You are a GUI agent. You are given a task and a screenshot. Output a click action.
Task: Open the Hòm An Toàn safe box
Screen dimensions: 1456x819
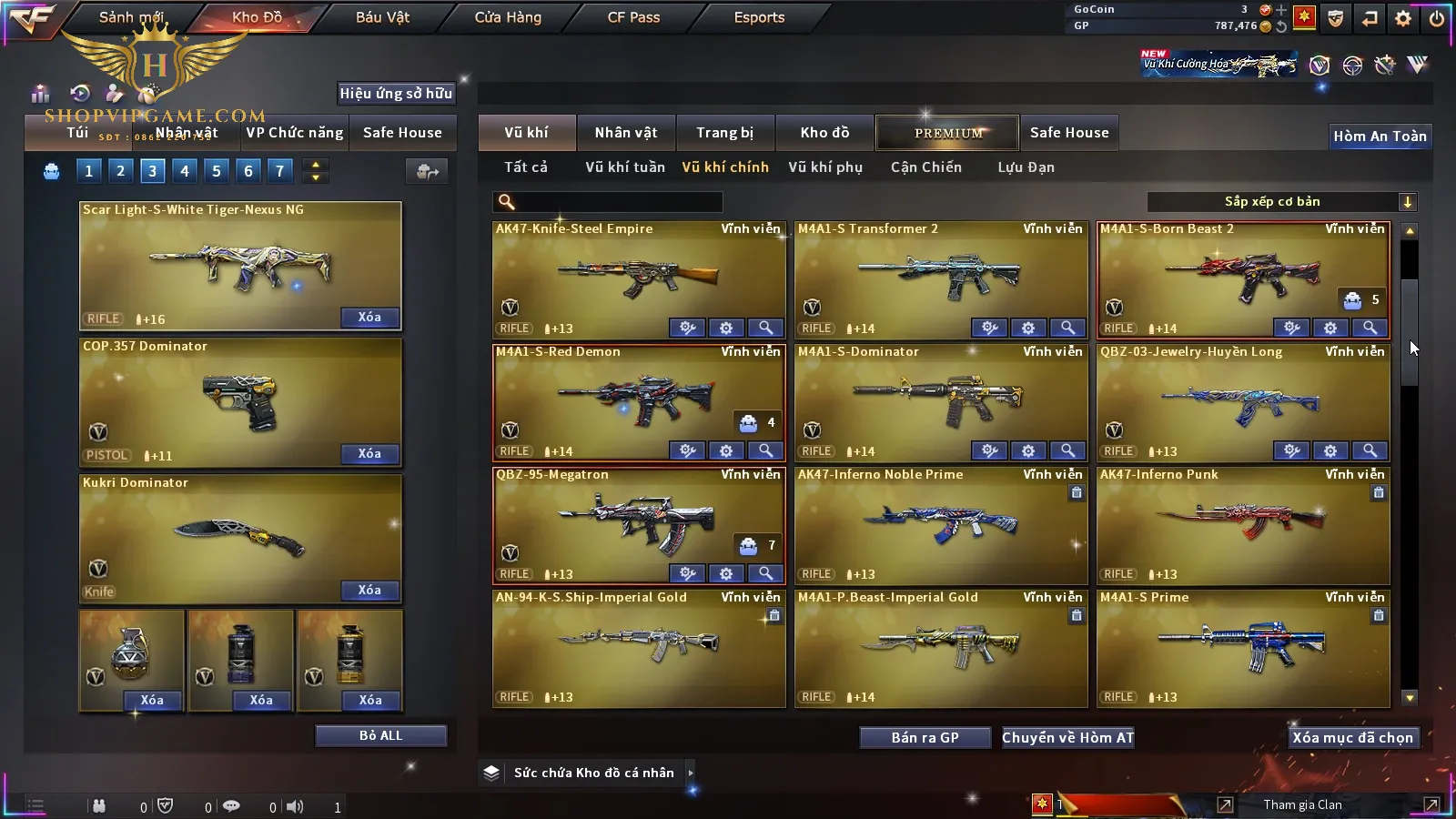[1380, 136]
